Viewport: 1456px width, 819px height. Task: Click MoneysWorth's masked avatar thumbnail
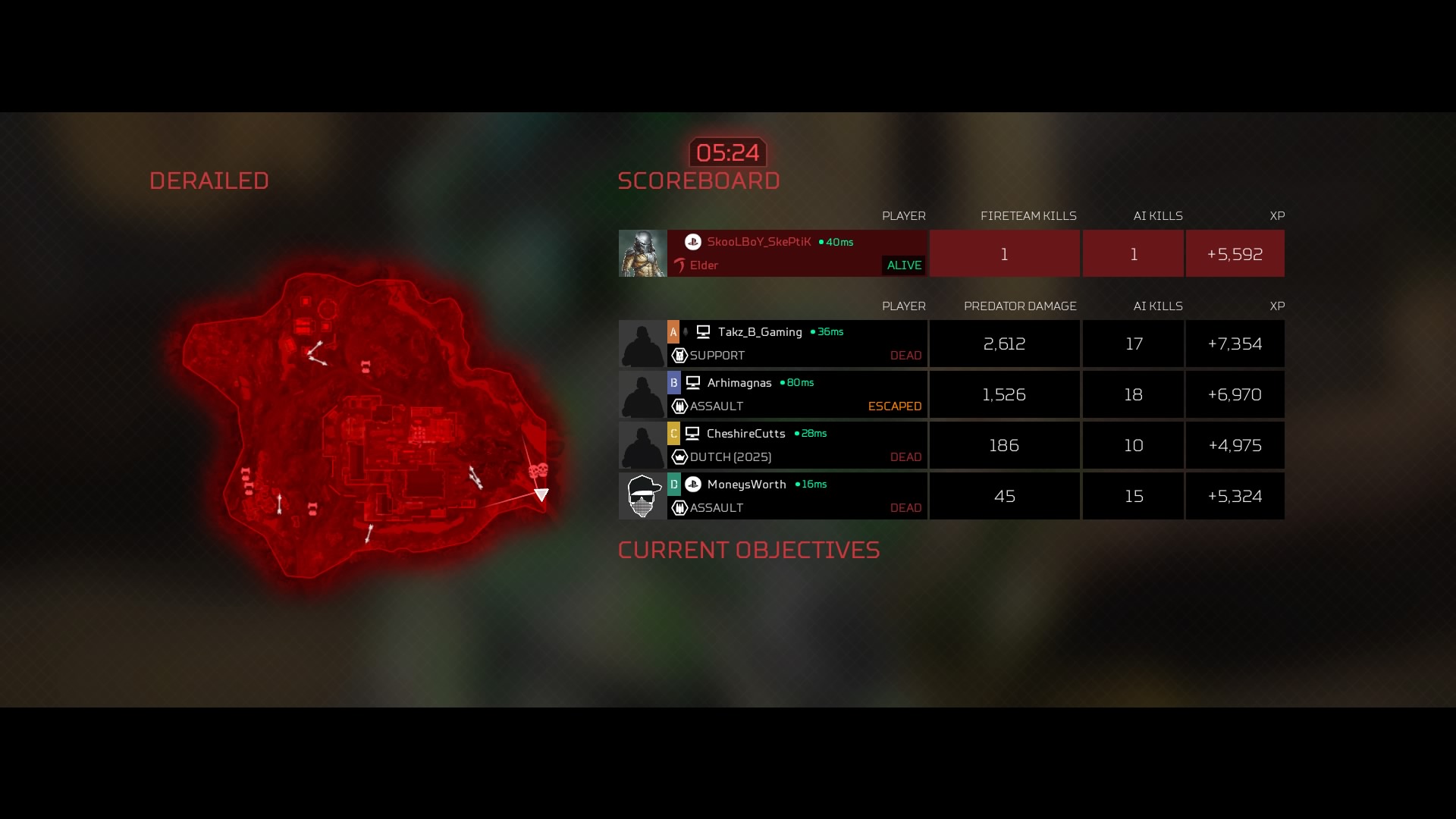click(x=642, y=496)
